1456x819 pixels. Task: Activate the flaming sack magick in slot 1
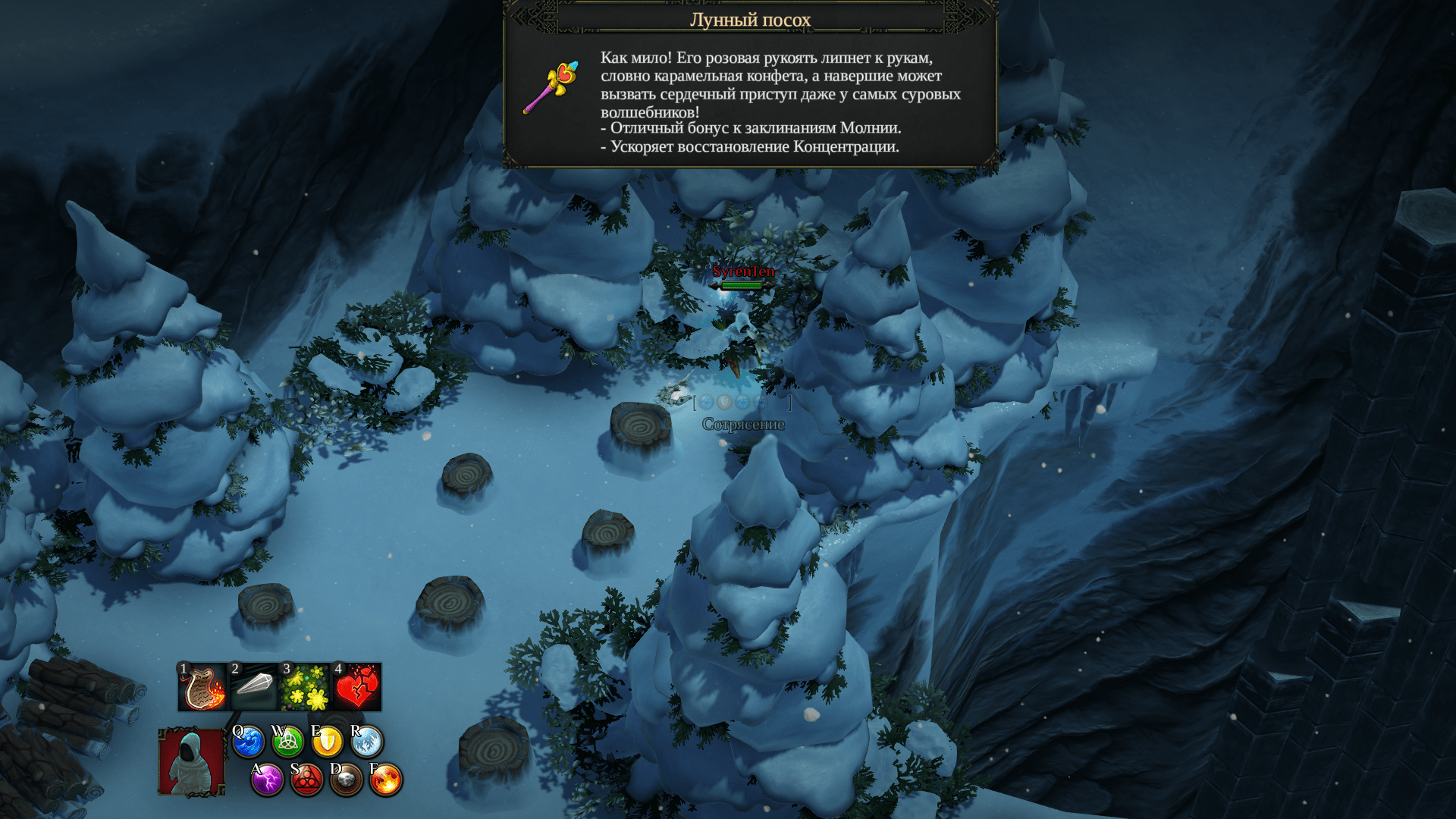(x=202, y=687)
